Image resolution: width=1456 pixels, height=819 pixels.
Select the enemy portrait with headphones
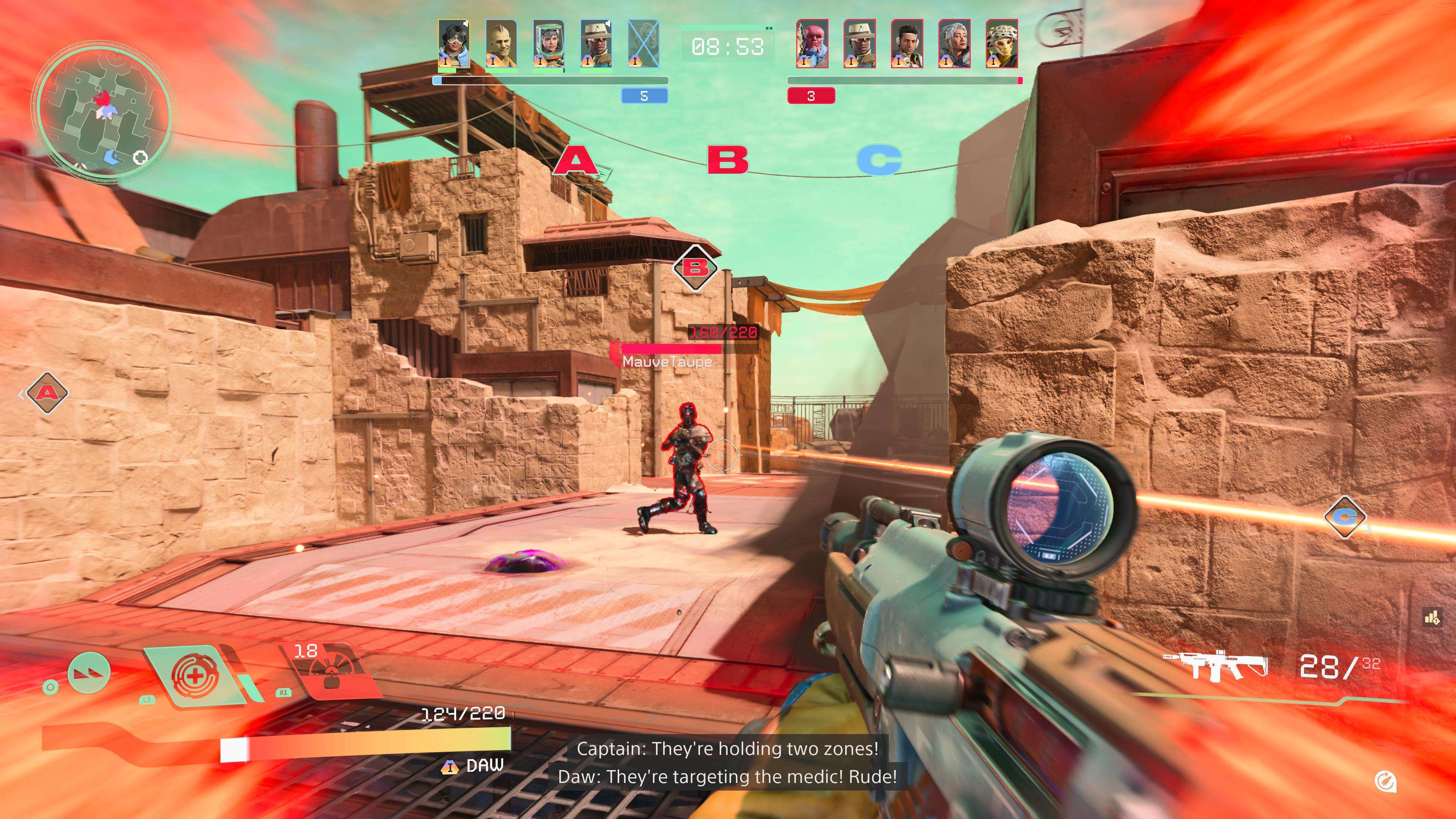click(907, 44)
